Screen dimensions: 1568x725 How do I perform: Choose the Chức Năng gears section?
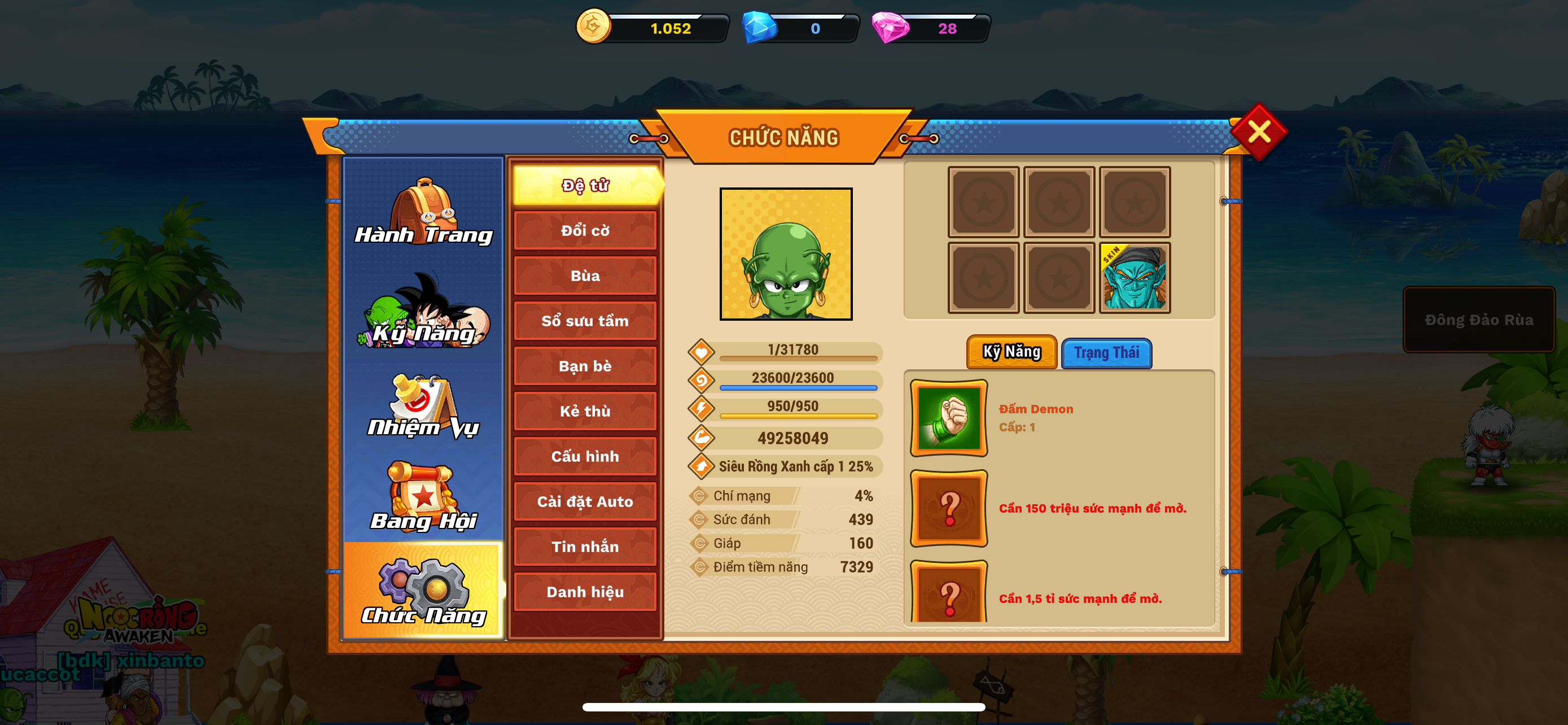[x=423, y=591]
